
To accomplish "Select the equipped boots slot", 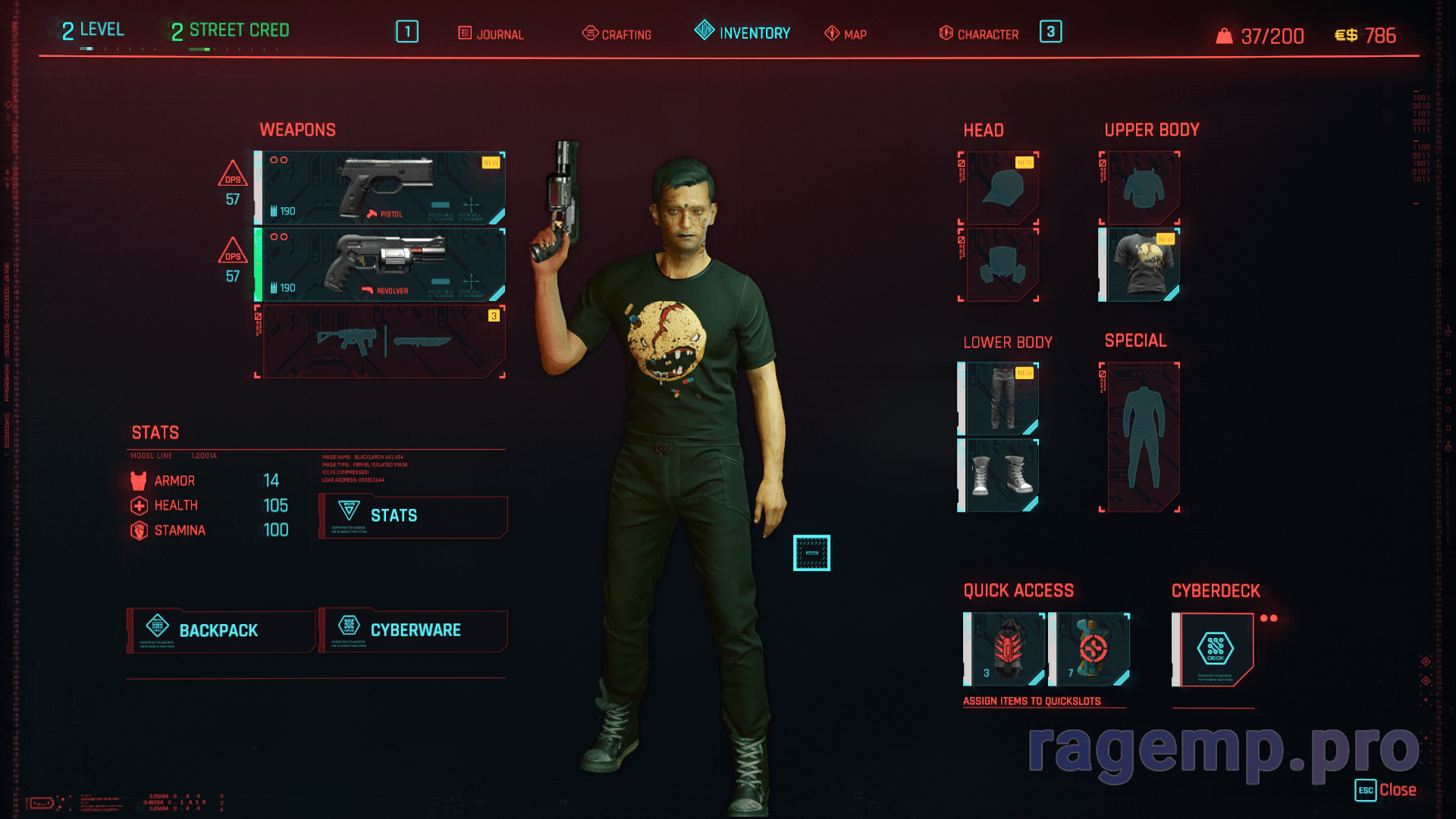I will click(x=1002, y=475).
